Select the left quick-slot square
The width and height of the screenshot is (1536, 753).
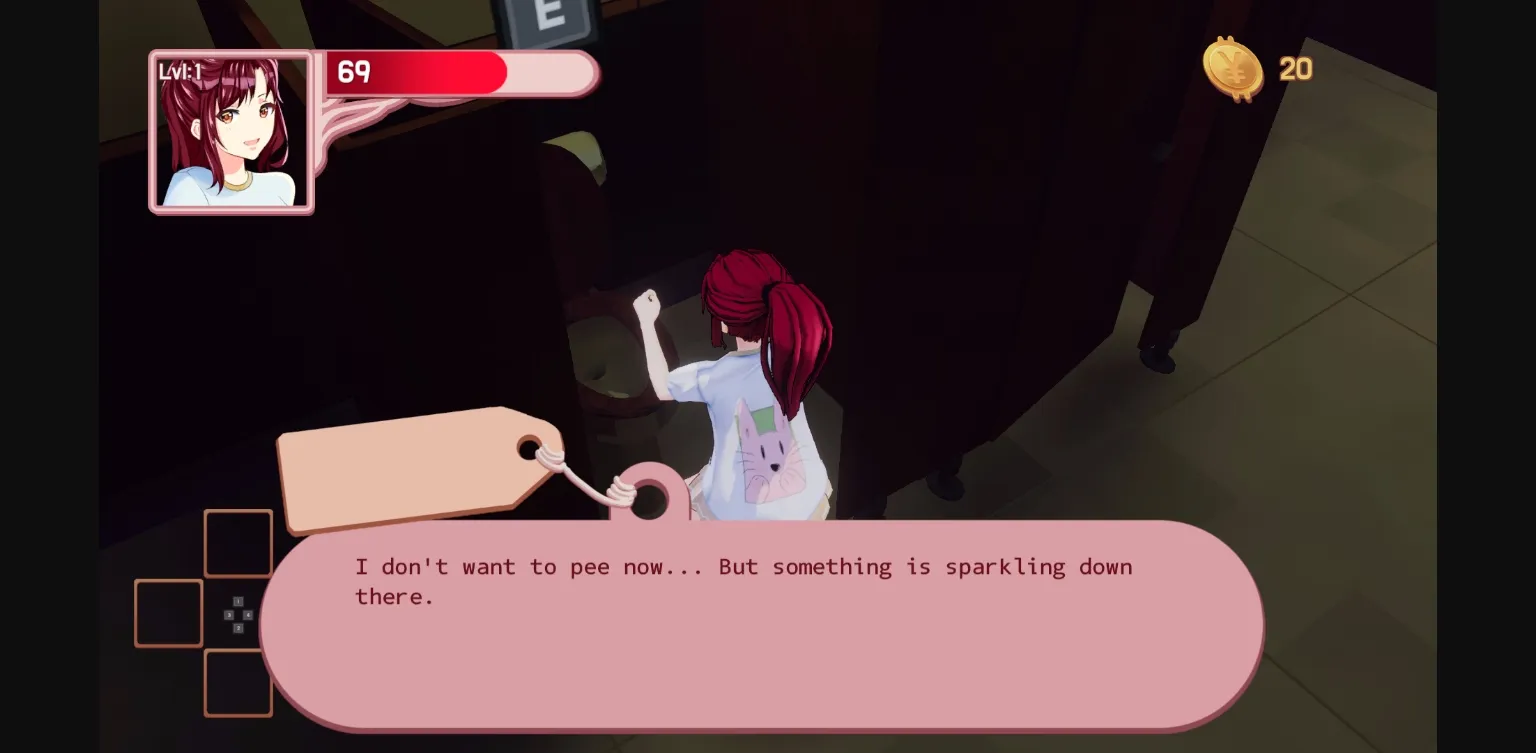click(169, 613)
